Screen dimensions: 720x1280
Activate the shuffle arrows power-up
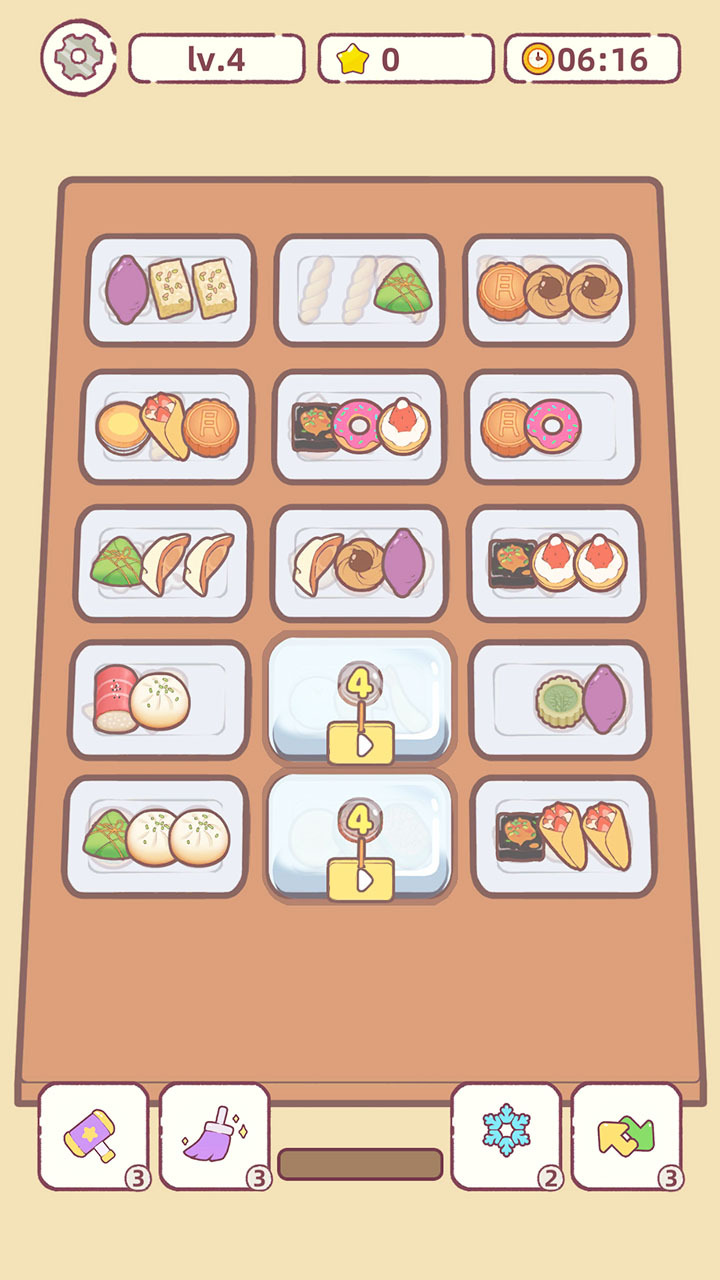coord(626,1136)
